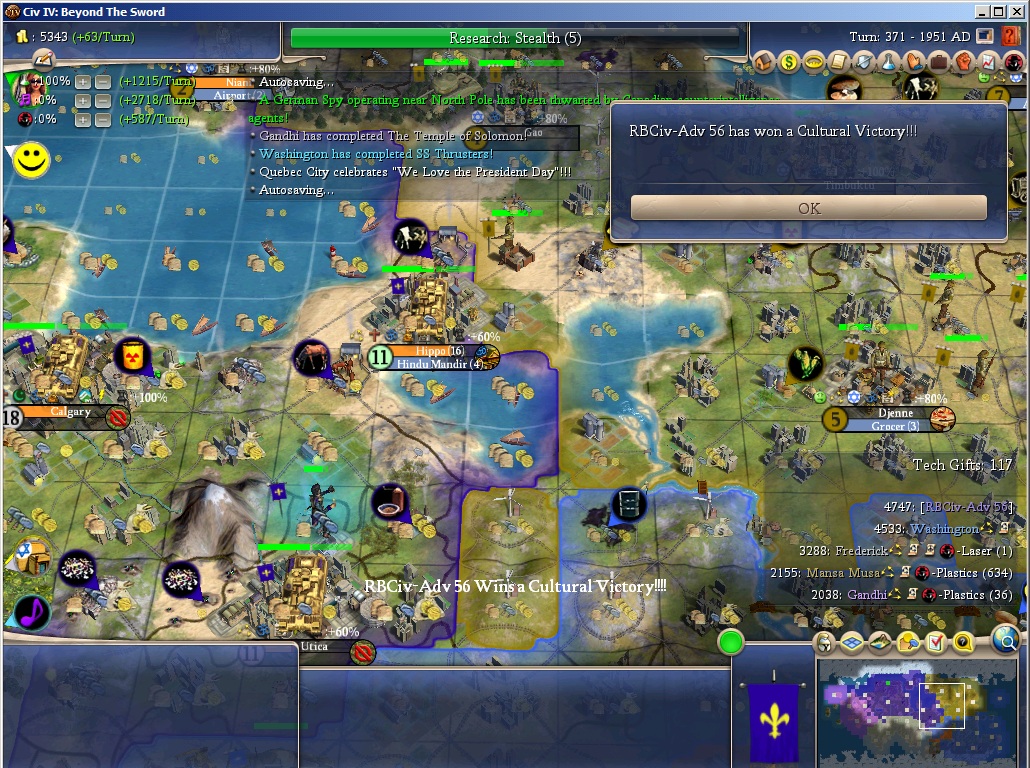1030x768 pixels.
Task: Open the Civilopedia question mark book
Action: point(1012,37)
